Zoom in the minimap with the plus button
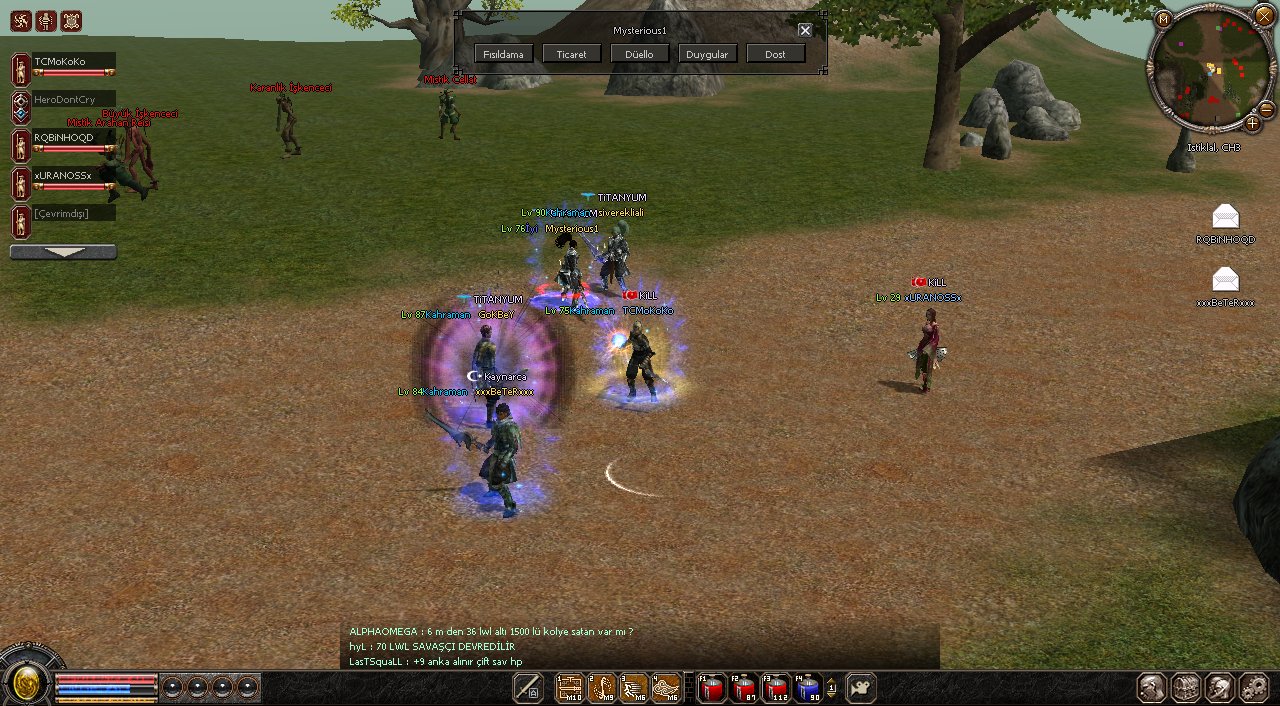This screenshot has width=1280, height=706. point(1252,124)
